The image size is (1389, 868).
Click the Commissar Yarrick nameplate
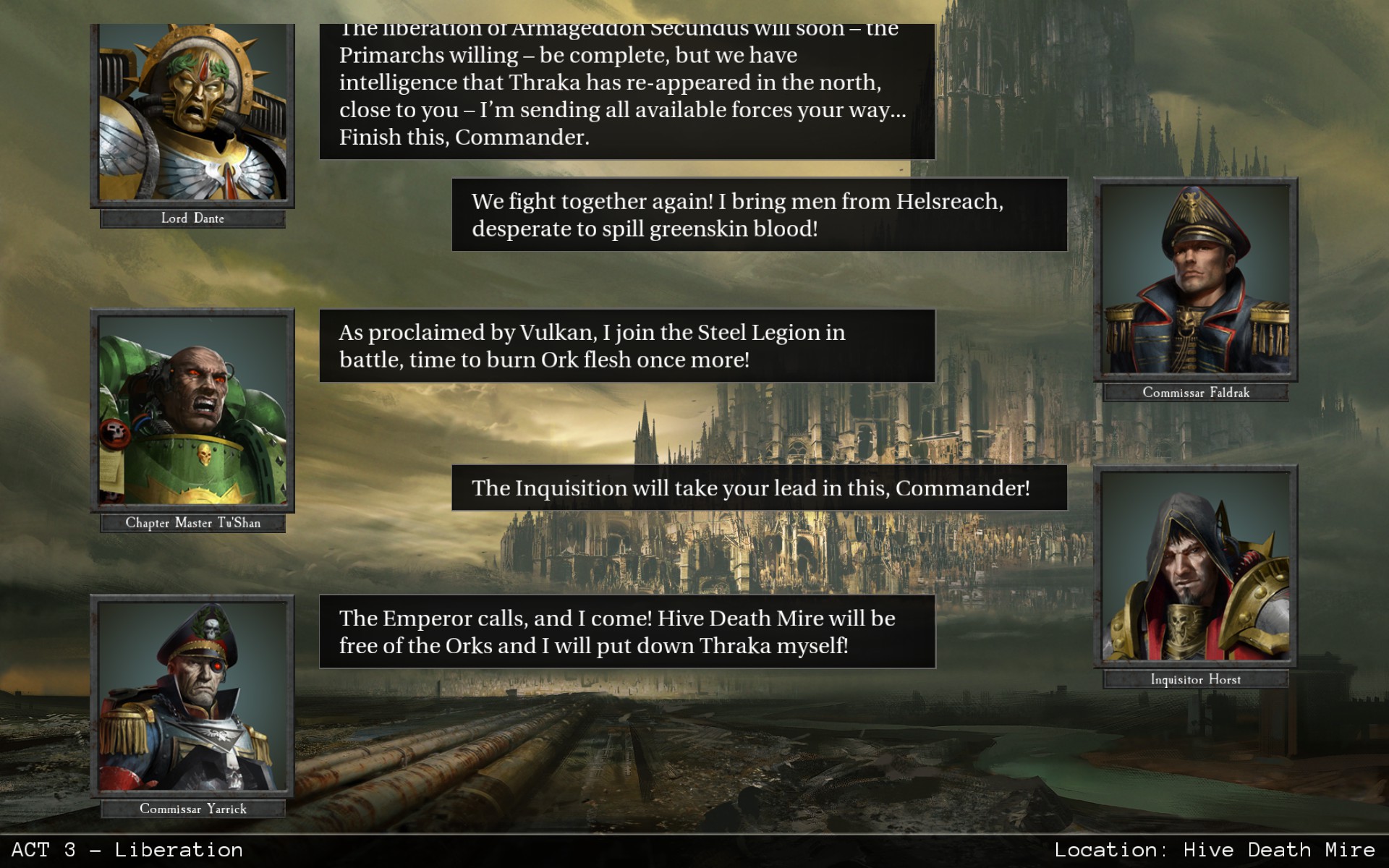pos(191,809)
